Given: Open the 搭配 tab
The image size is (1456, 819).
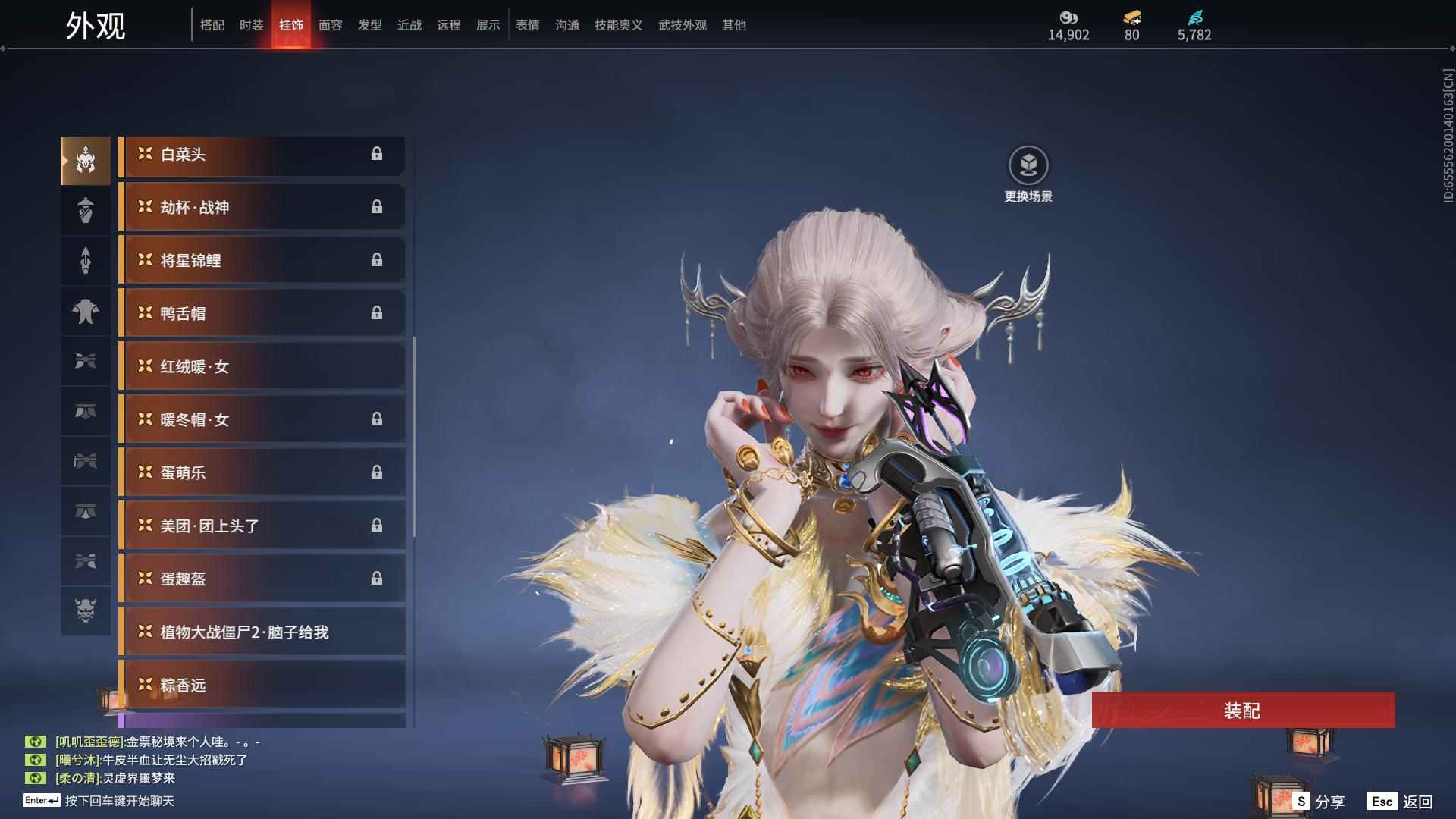Looking at the screenshot, I should point(212,25).
